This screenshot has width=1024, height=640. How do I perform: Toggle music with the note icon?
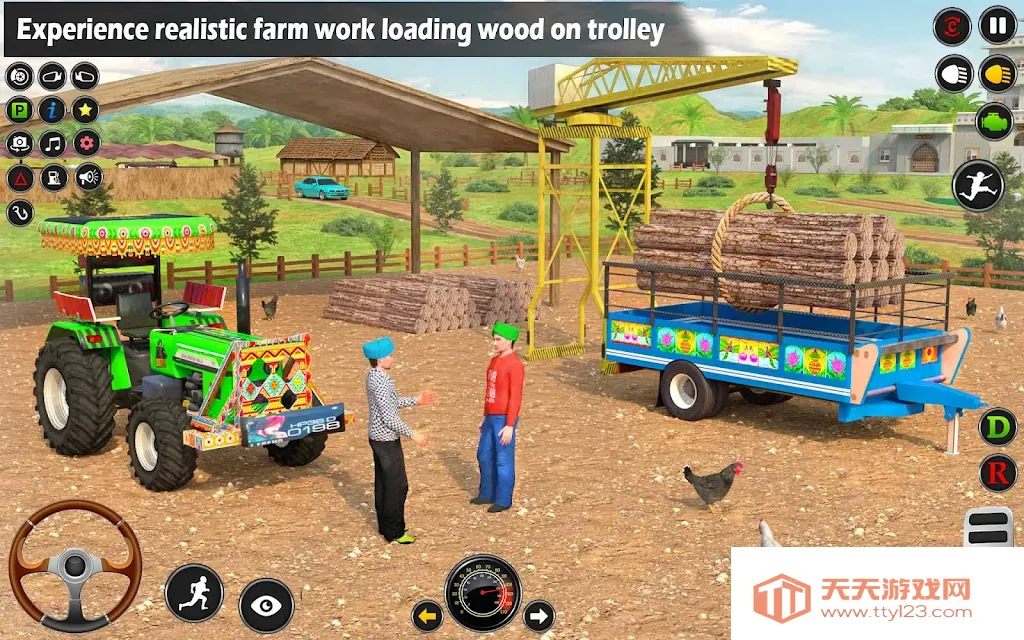(52, 144)
